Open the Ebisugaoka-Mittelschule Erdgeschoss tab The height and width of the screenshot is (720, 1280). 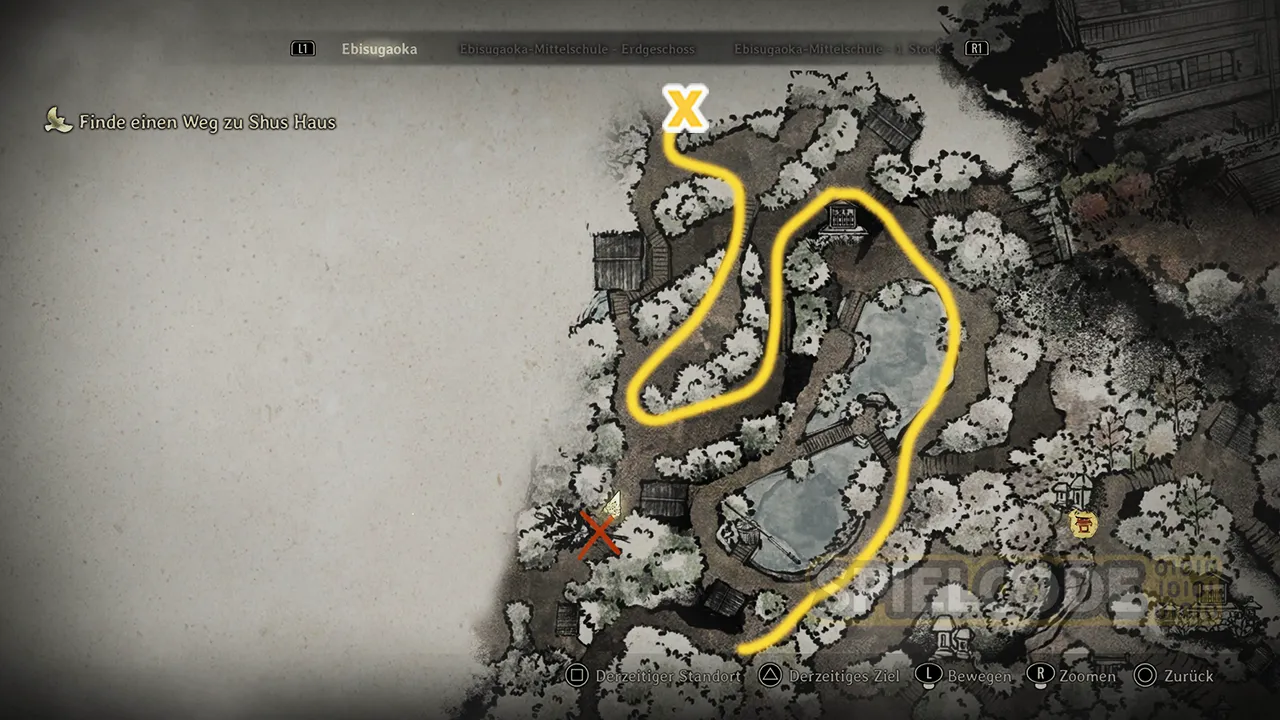click(x=577, y=49)
